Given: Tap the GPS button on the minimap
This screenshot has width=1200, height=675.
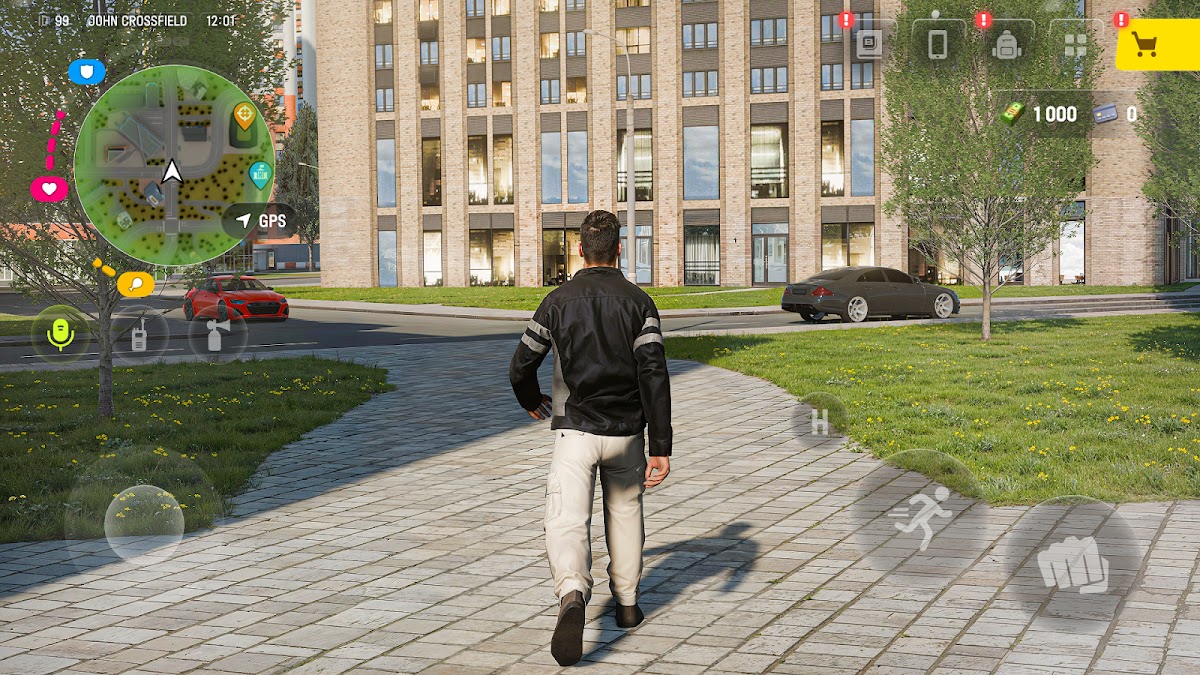Looking at the screenshot, I should 260,221.
